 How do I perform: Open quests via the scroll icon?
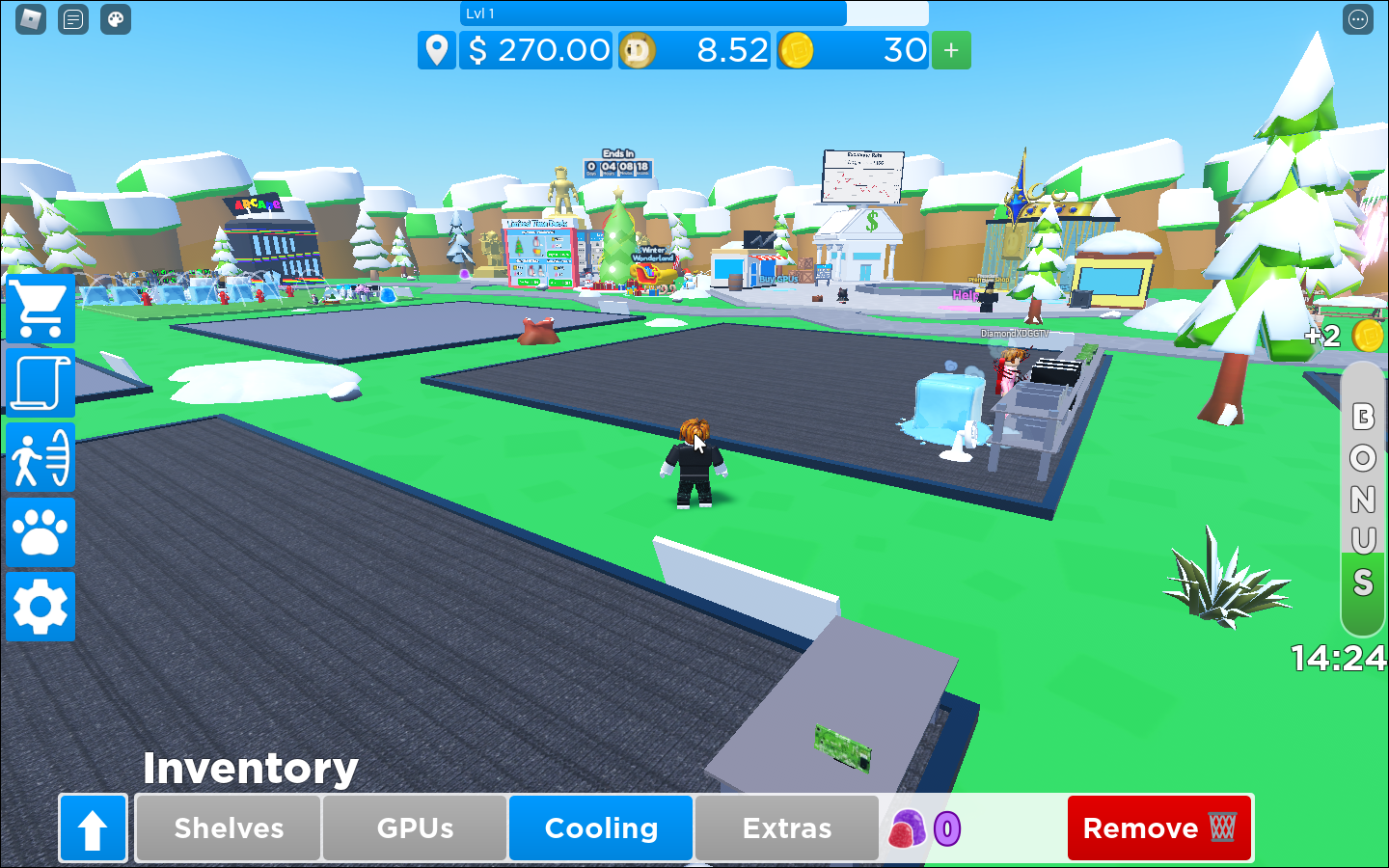[x=40, y=383]
